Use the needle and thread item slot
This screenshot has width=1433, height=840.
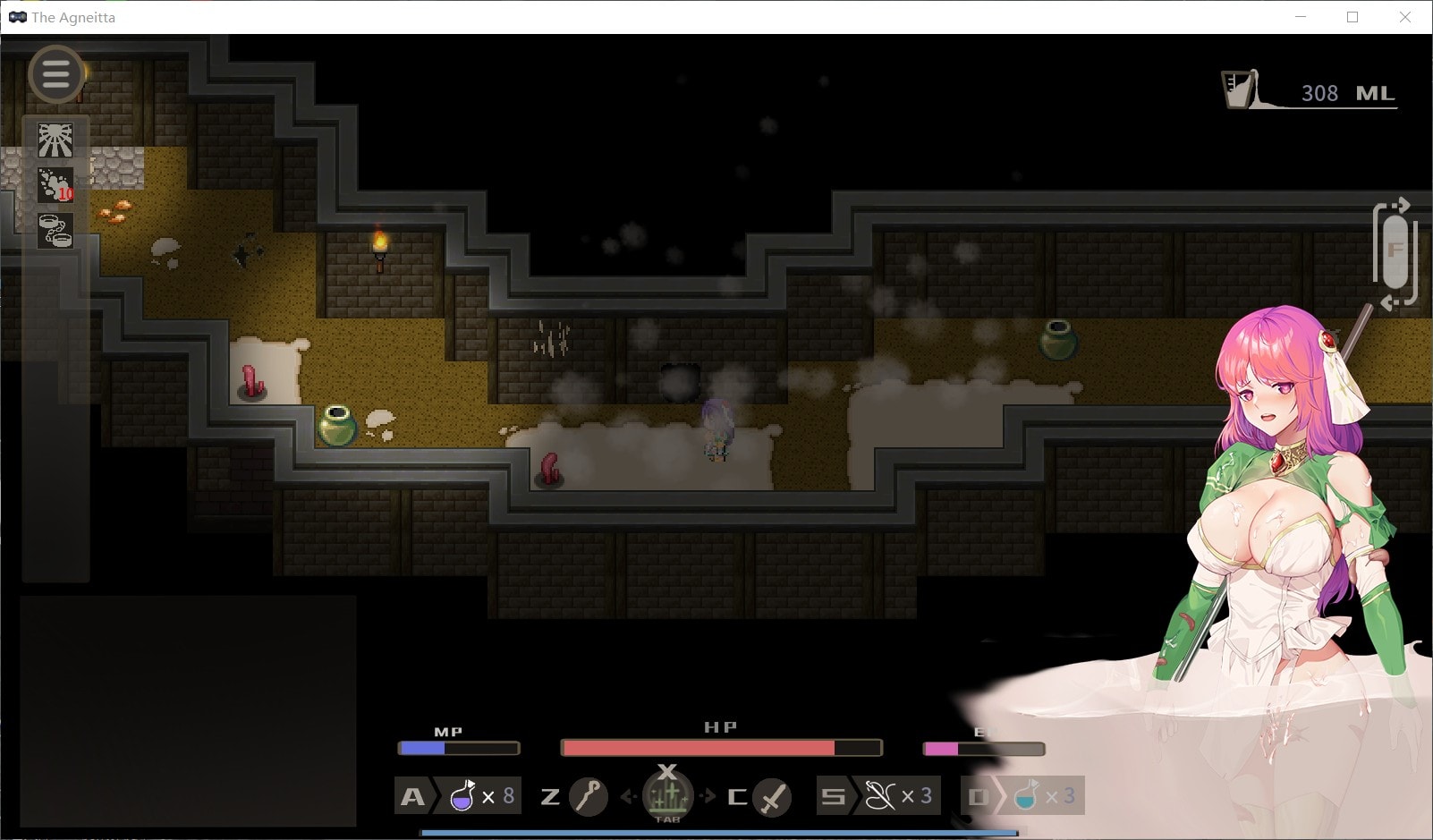click(x=879, y=795)
